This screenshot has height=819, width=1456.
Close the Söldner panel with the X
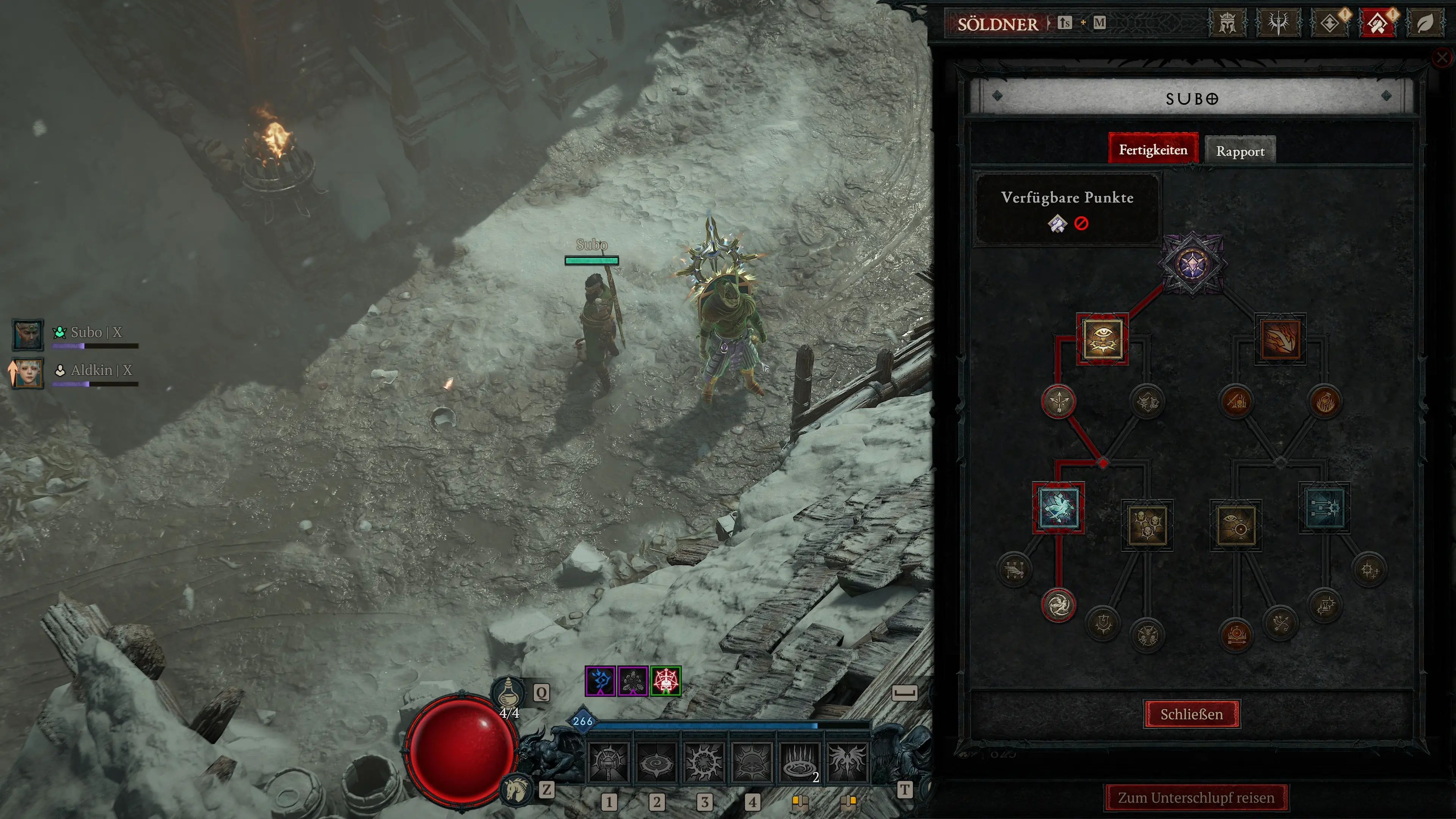click(1442, 58)
